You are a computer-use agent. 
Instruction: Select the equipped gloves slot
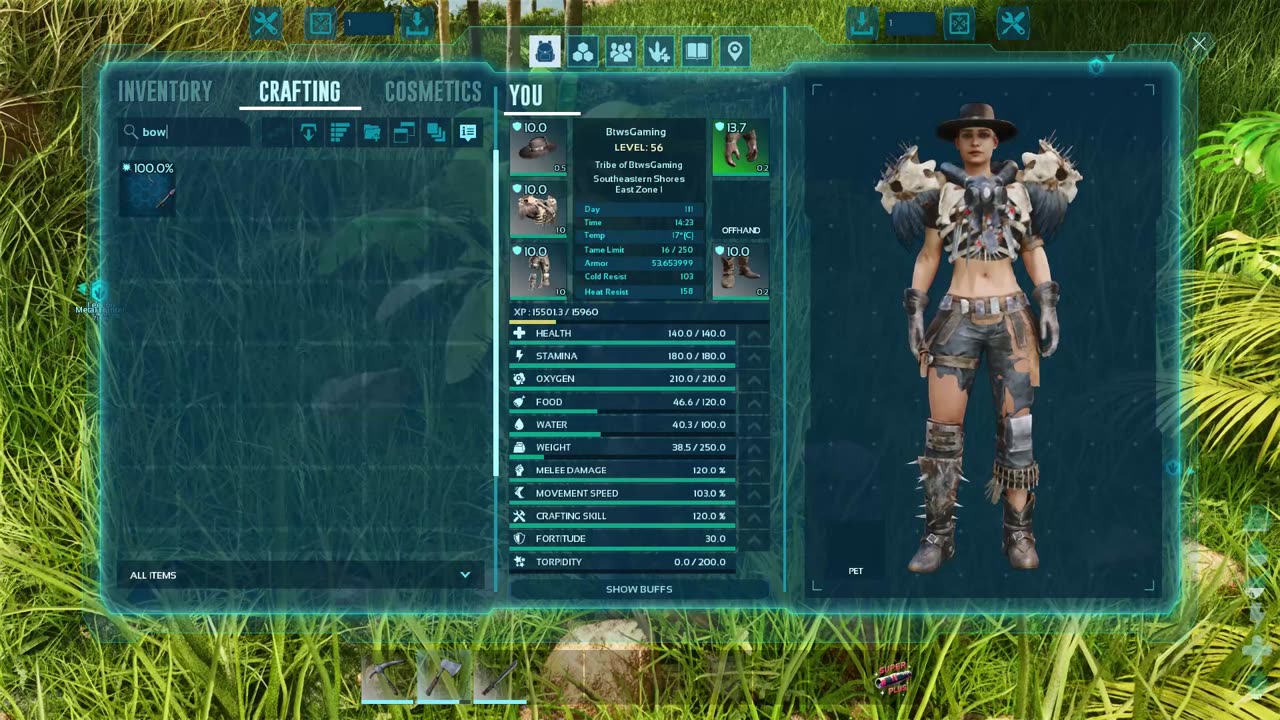pyautogui.click(x=741, y=148)
